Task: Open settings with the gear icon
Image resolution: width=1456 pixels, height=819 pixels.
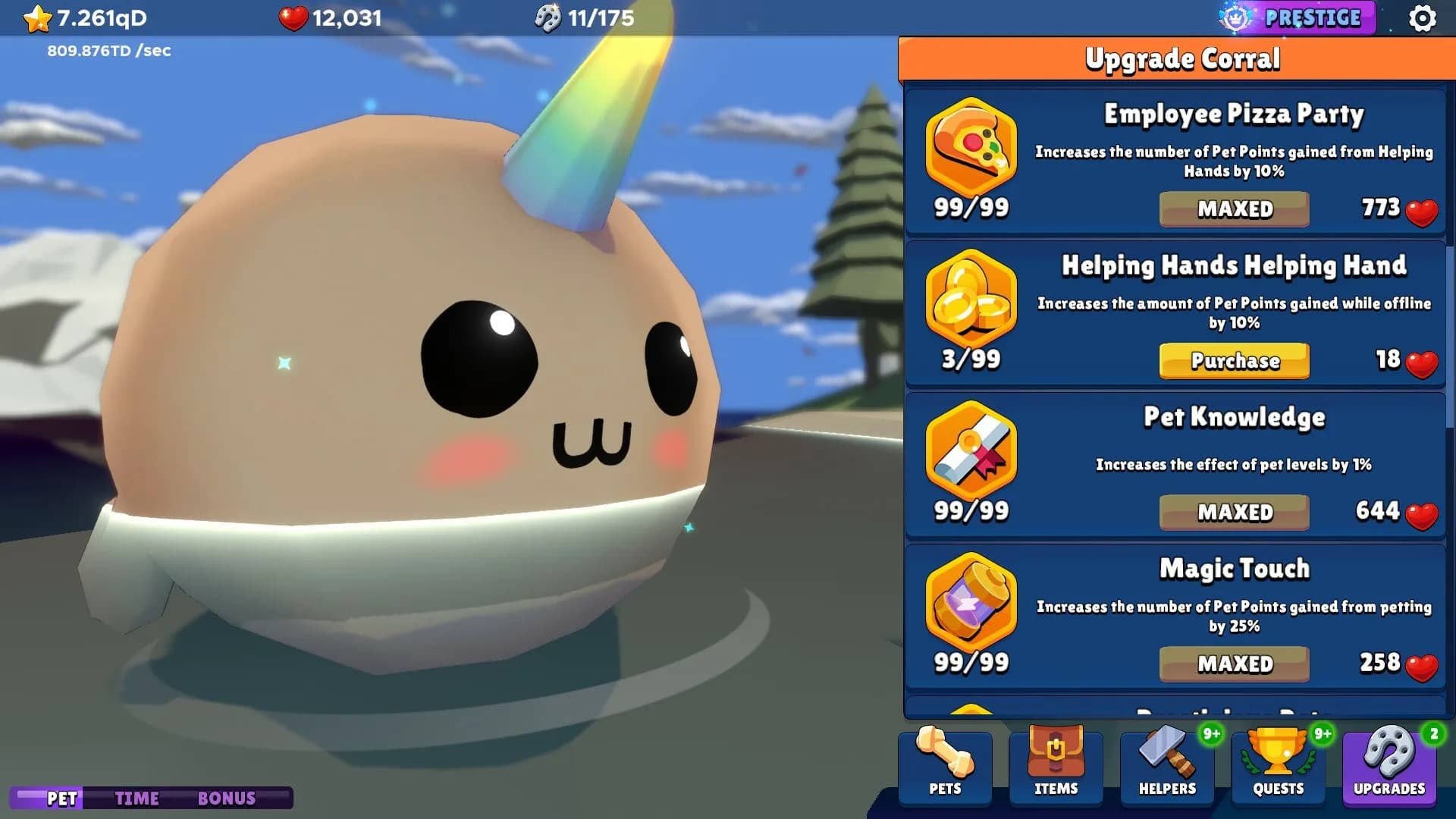Action: (x=1422, y=18)
